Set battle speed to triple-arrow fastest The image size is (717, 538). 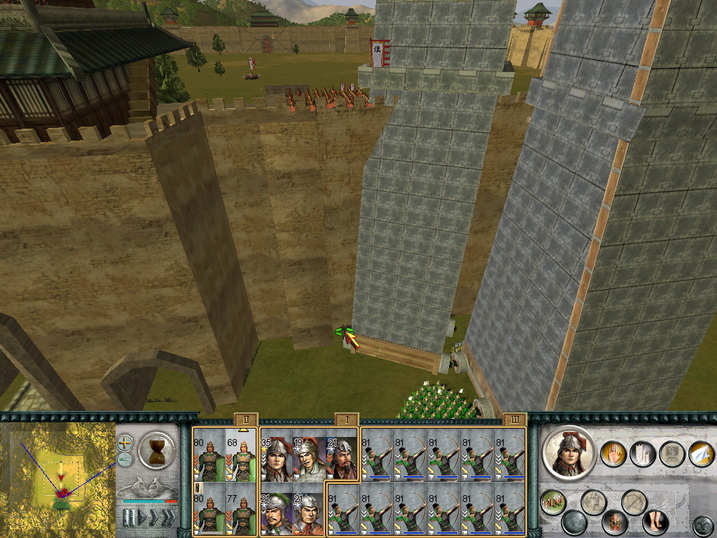[x=167, y=516]
